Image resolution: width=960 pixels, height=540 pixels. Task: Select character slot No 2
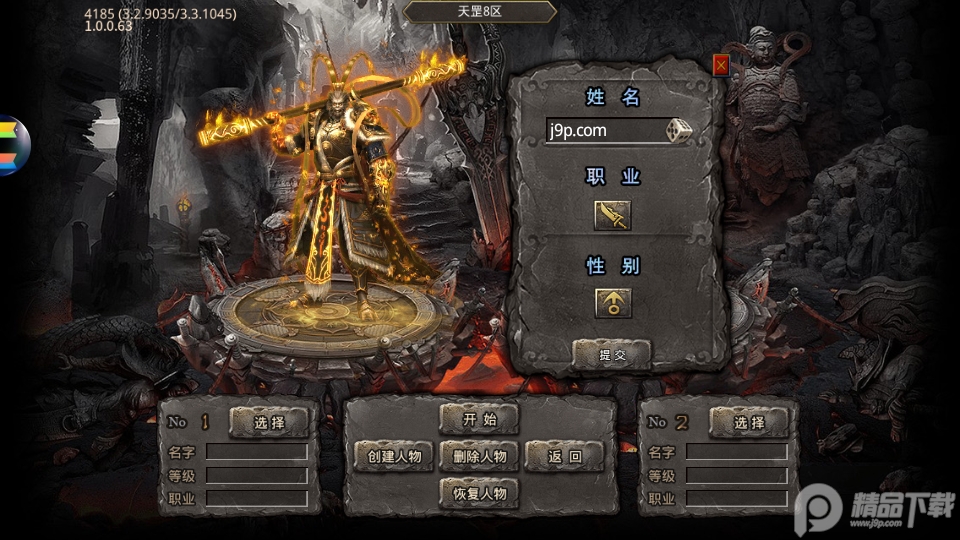click(749, 422)
